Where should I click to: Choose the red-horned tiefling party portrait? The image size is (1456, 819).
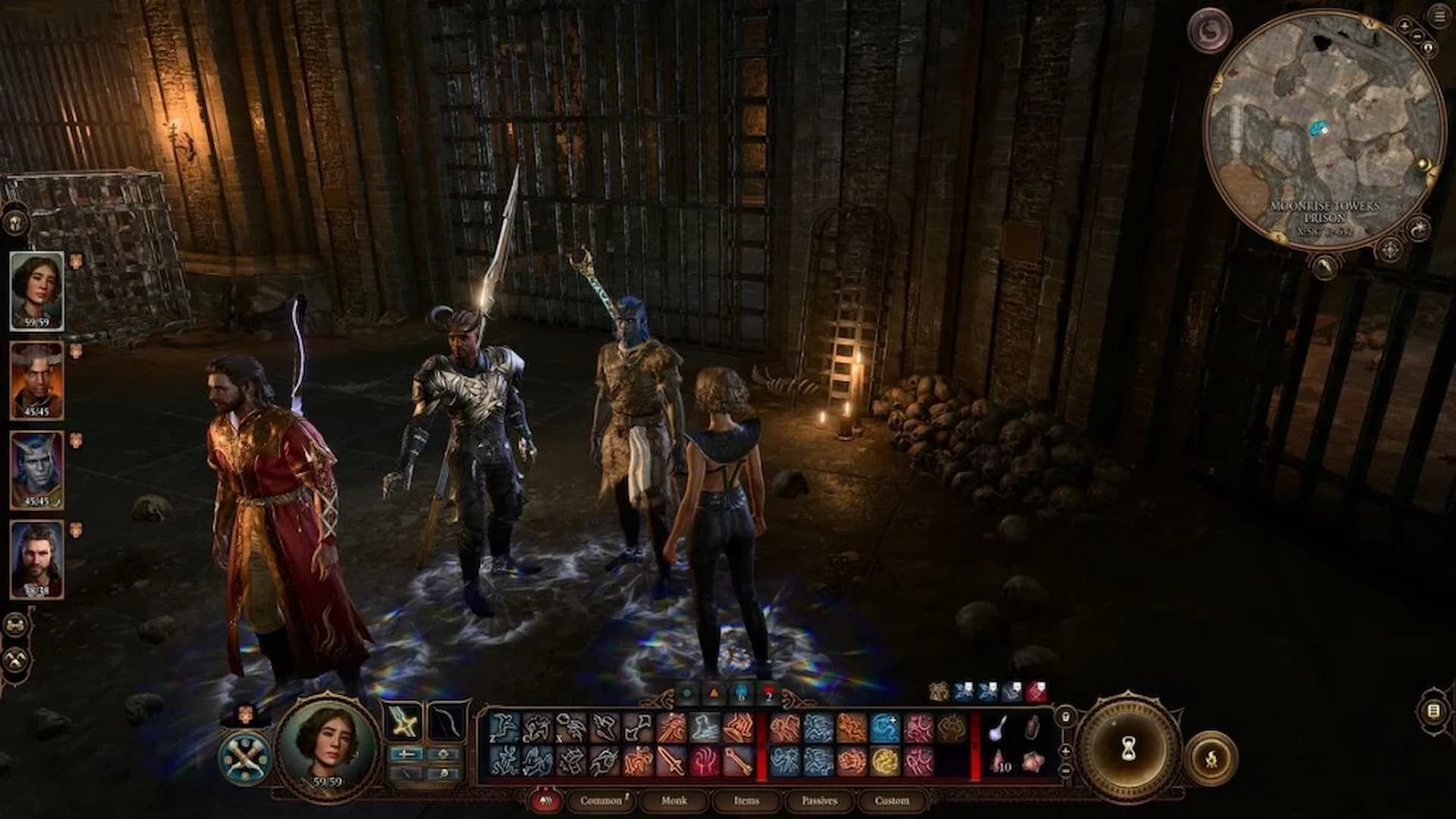(x=36, y=381)
